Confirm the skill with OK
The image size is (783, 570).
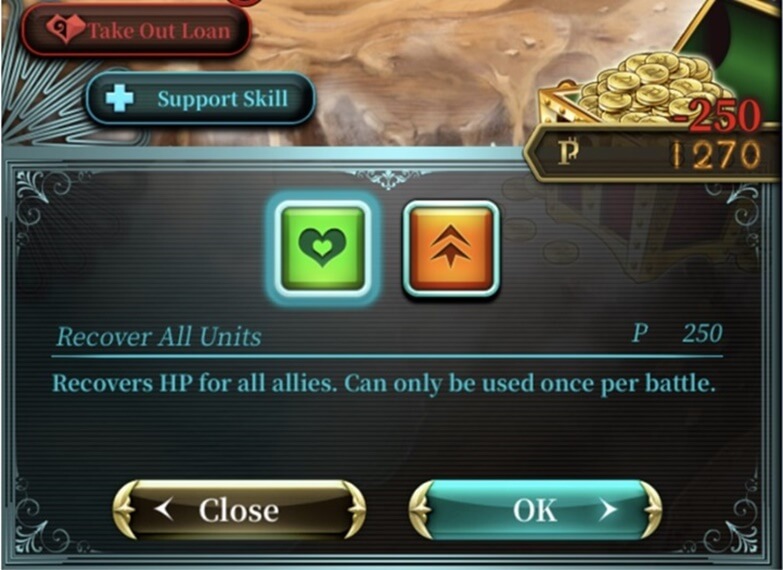tap(535, 510)
